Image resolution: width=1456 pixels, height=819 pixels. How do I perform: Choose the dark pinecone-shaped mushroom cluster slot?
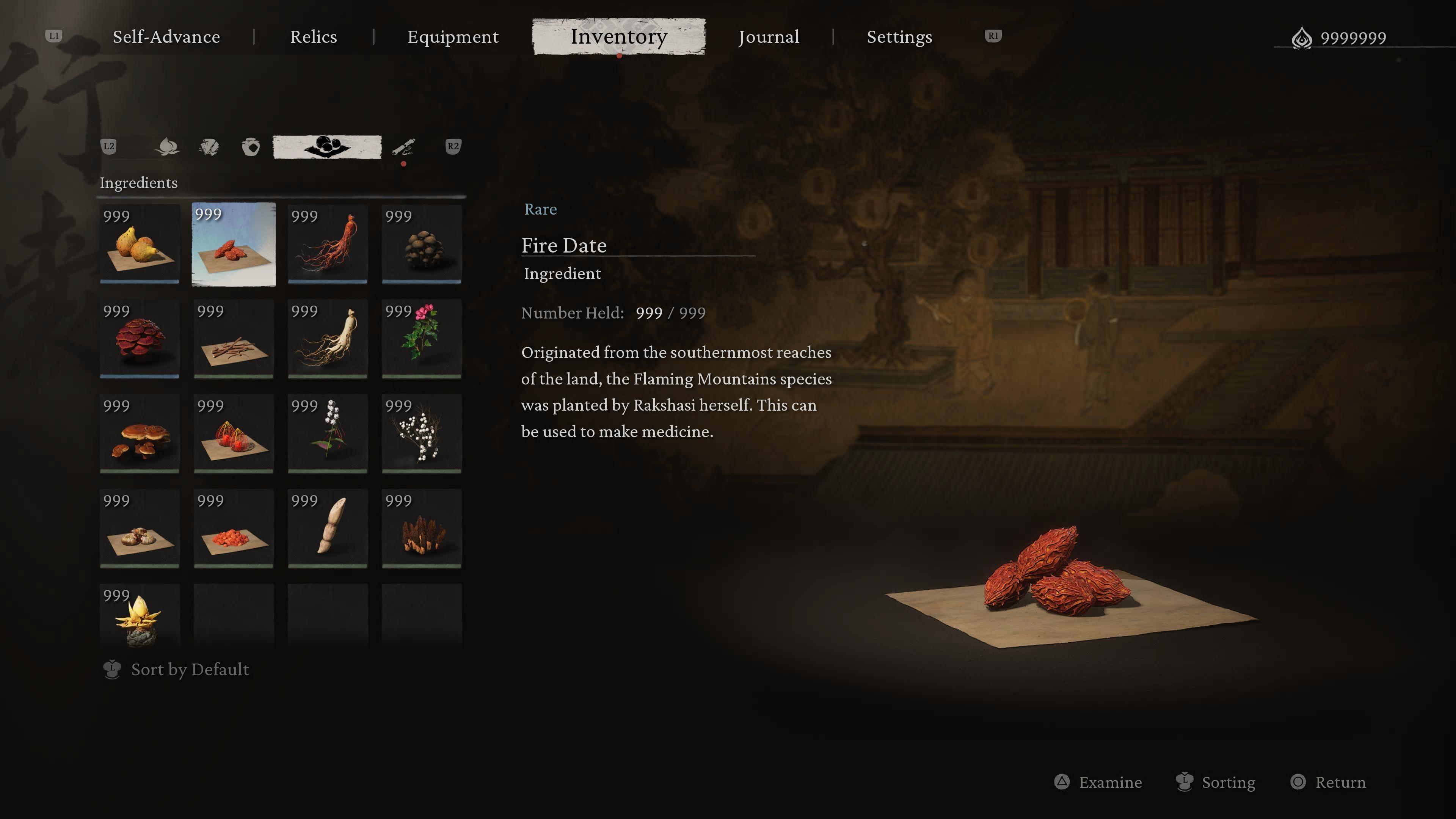click(x=422, y=244)
